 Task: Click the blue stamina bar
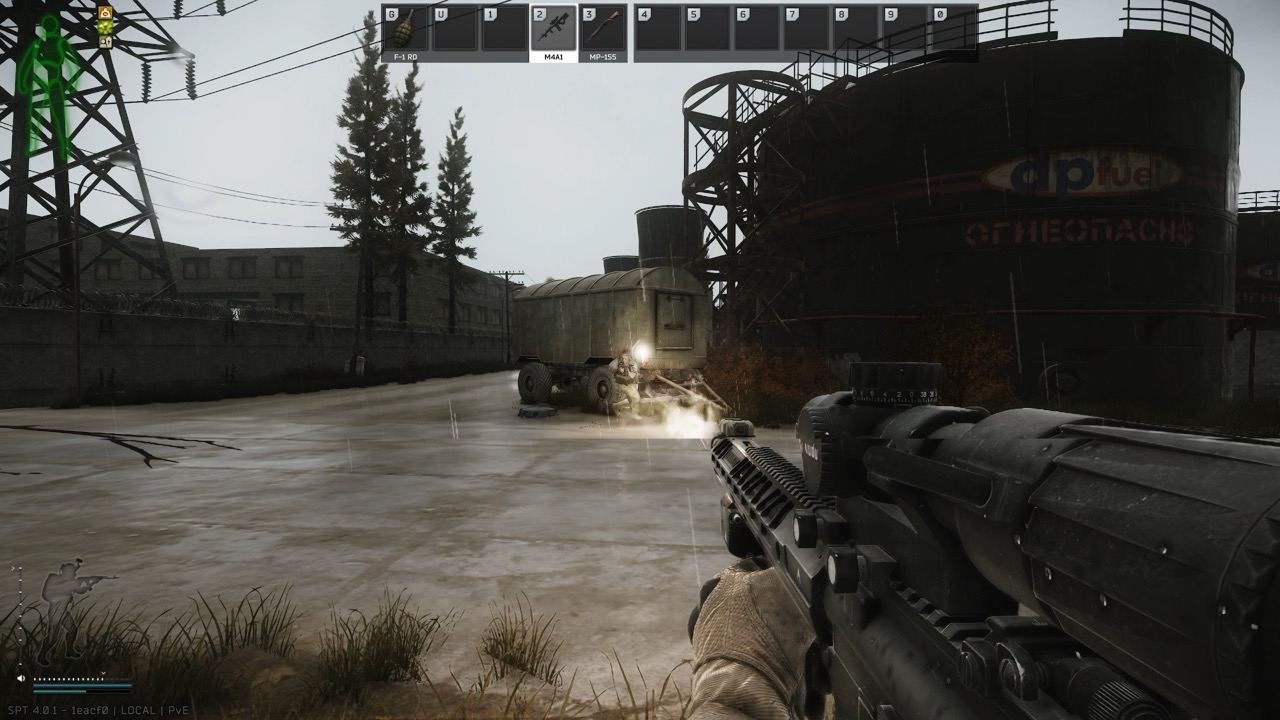point(82,686)
